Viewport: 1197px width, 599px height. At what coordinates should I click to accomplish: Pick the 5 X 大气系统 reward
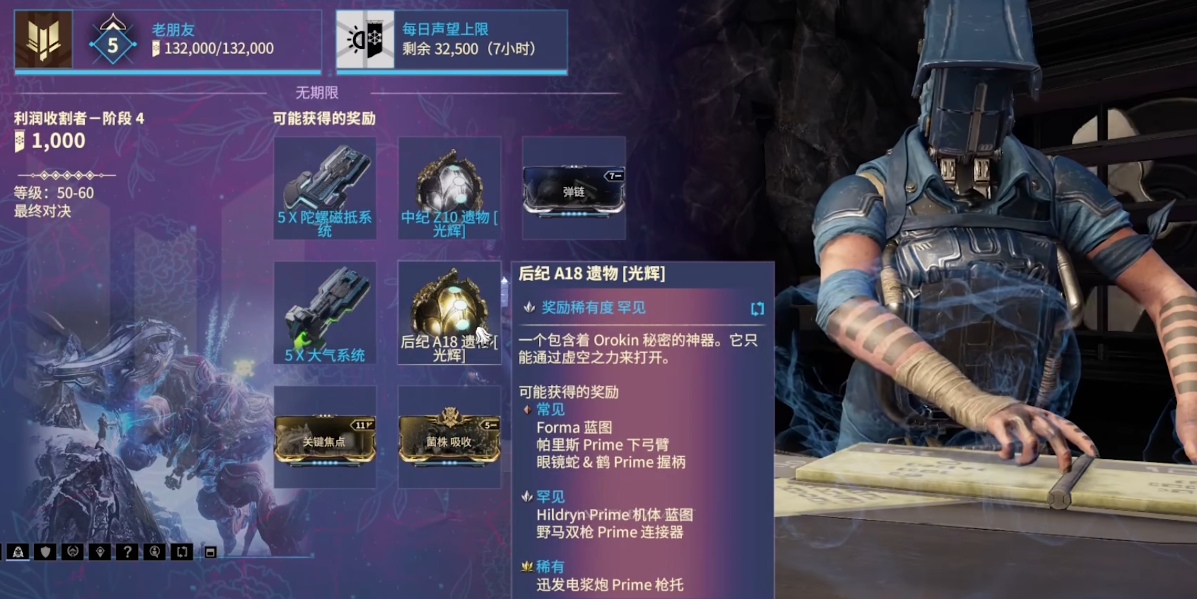pyautogui.click(x=325, y=312)
